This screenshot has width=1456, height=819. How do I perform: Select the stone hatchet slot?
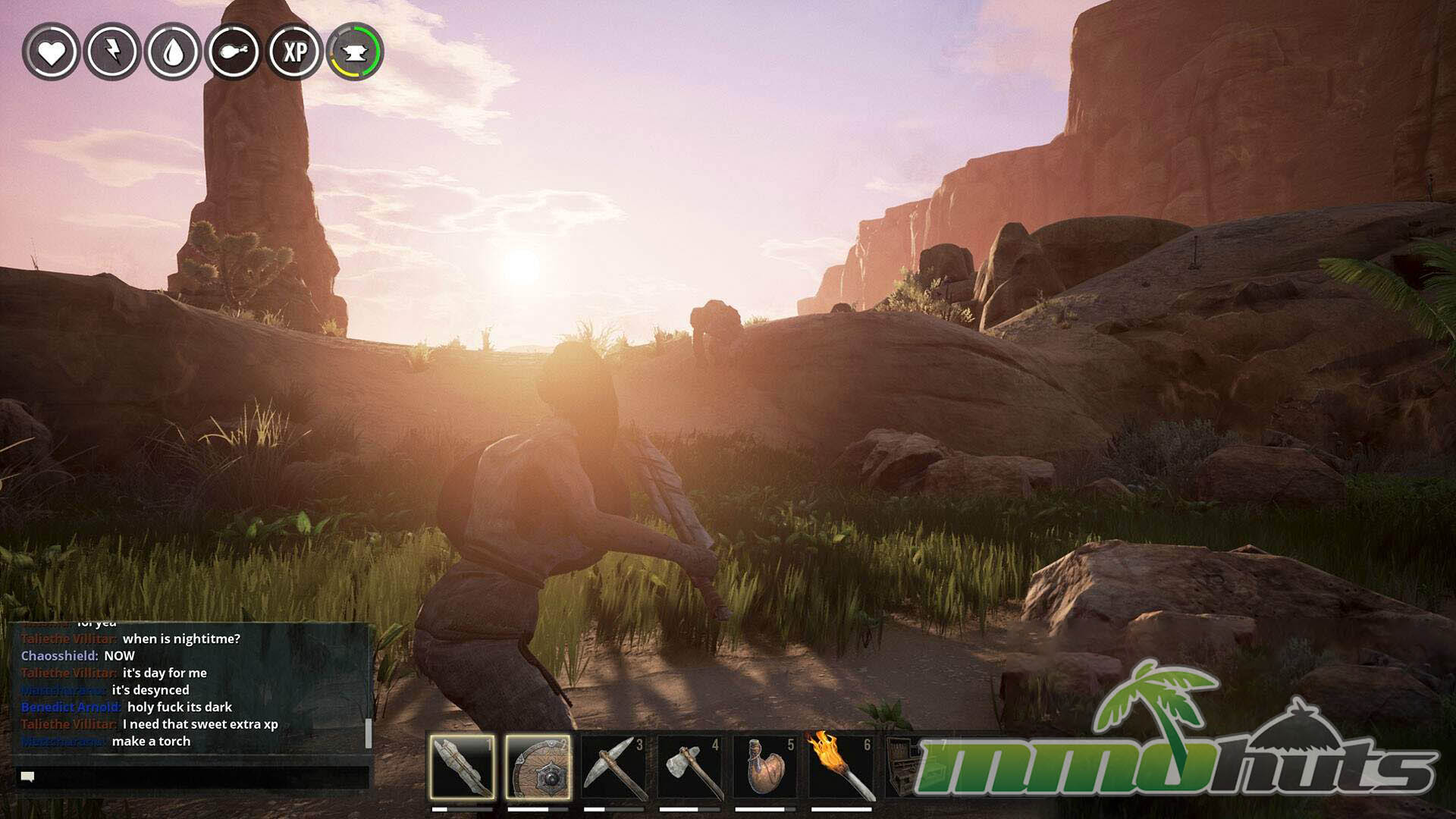click(x=689, y=767)
